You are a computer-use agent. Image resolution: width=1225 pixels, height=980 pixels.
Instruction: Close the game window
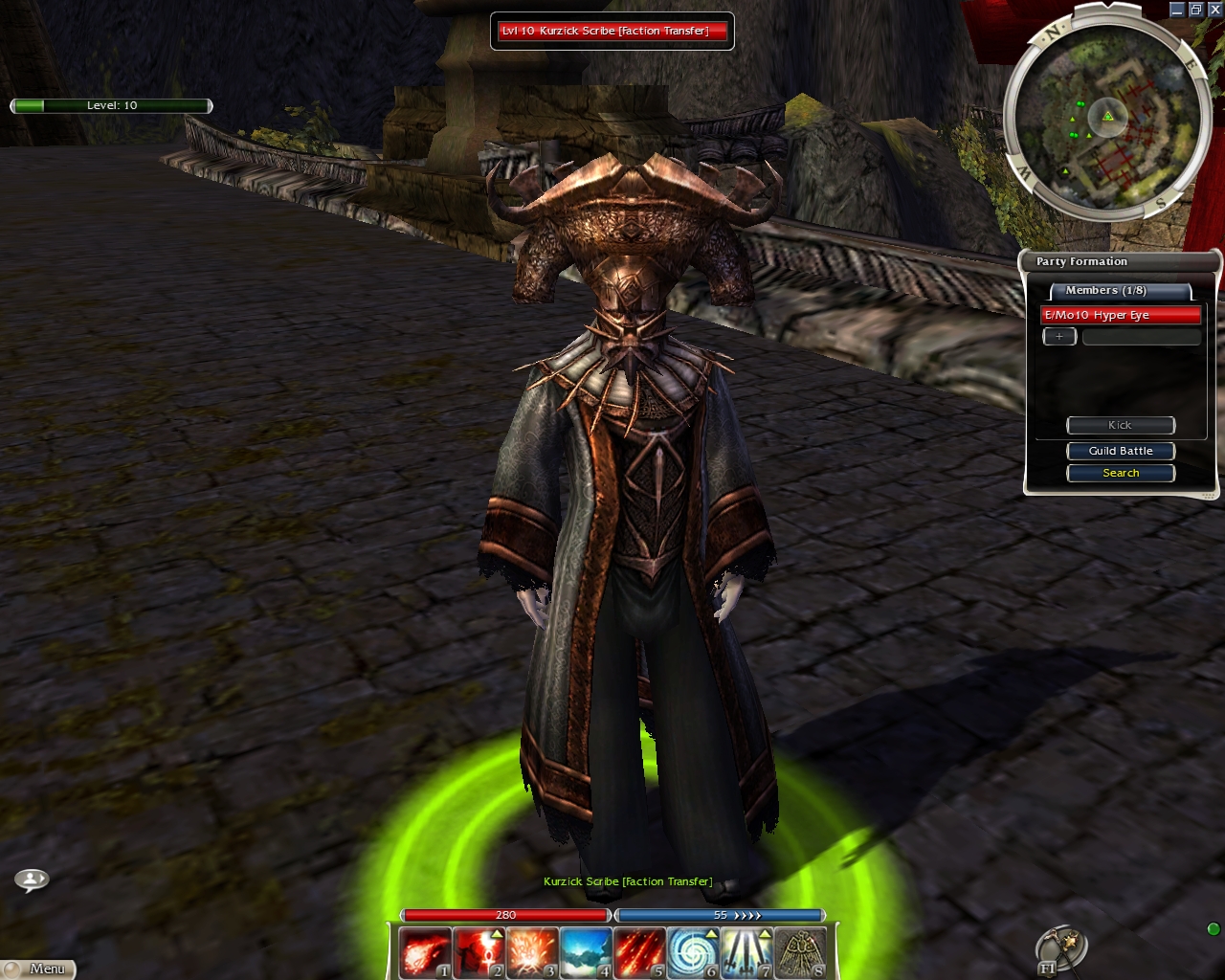coord(1214,10)
